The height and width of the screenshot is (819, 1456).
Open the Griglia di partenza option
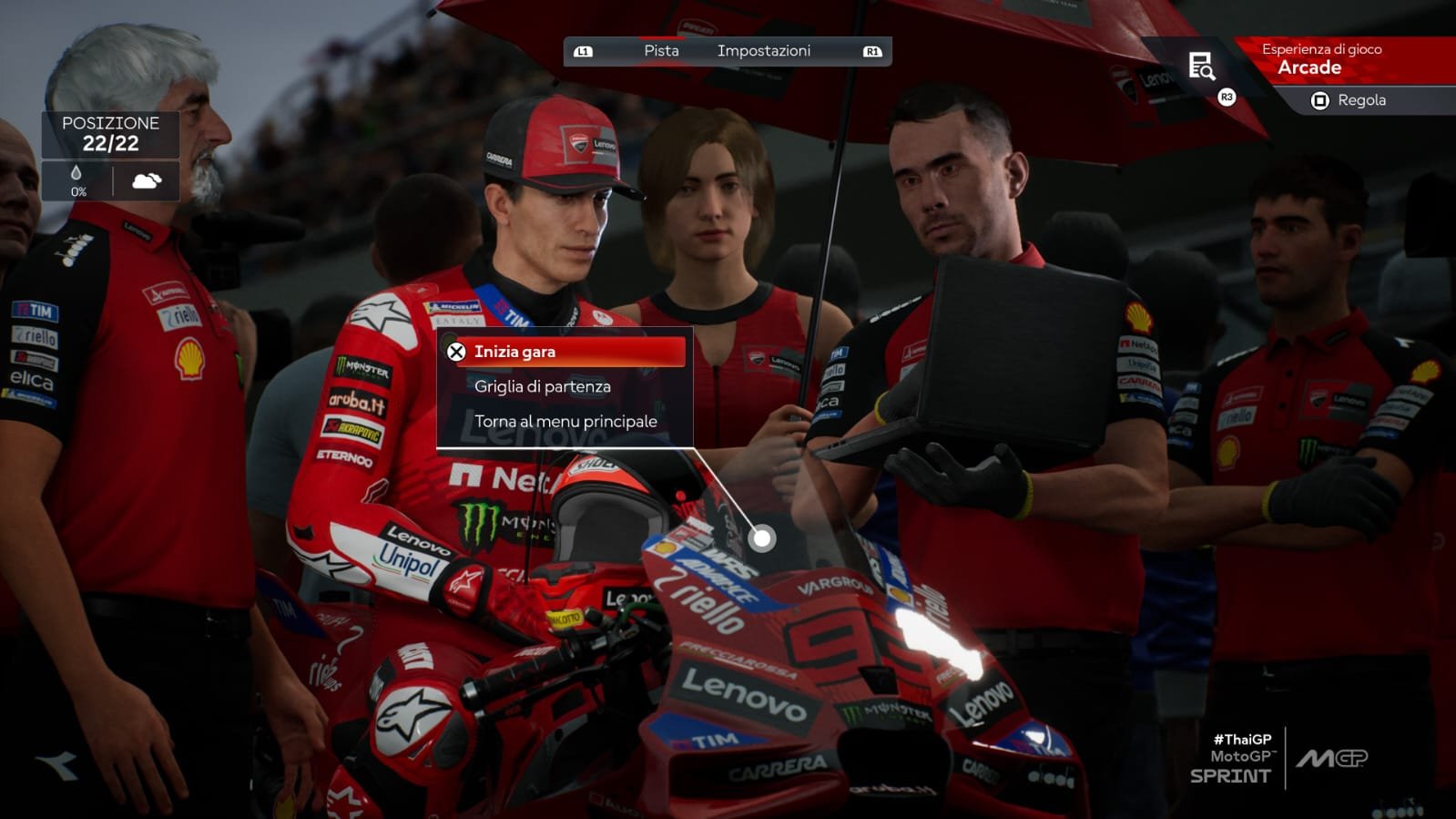(543, 386)
